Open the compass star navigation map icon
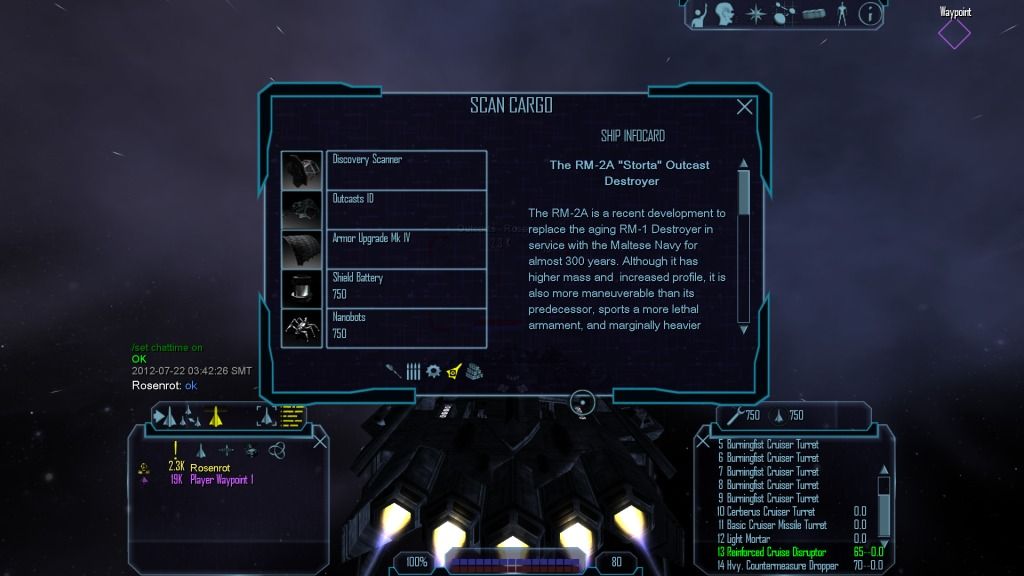This screenshot has width=1024, height=576. point(754,14)
